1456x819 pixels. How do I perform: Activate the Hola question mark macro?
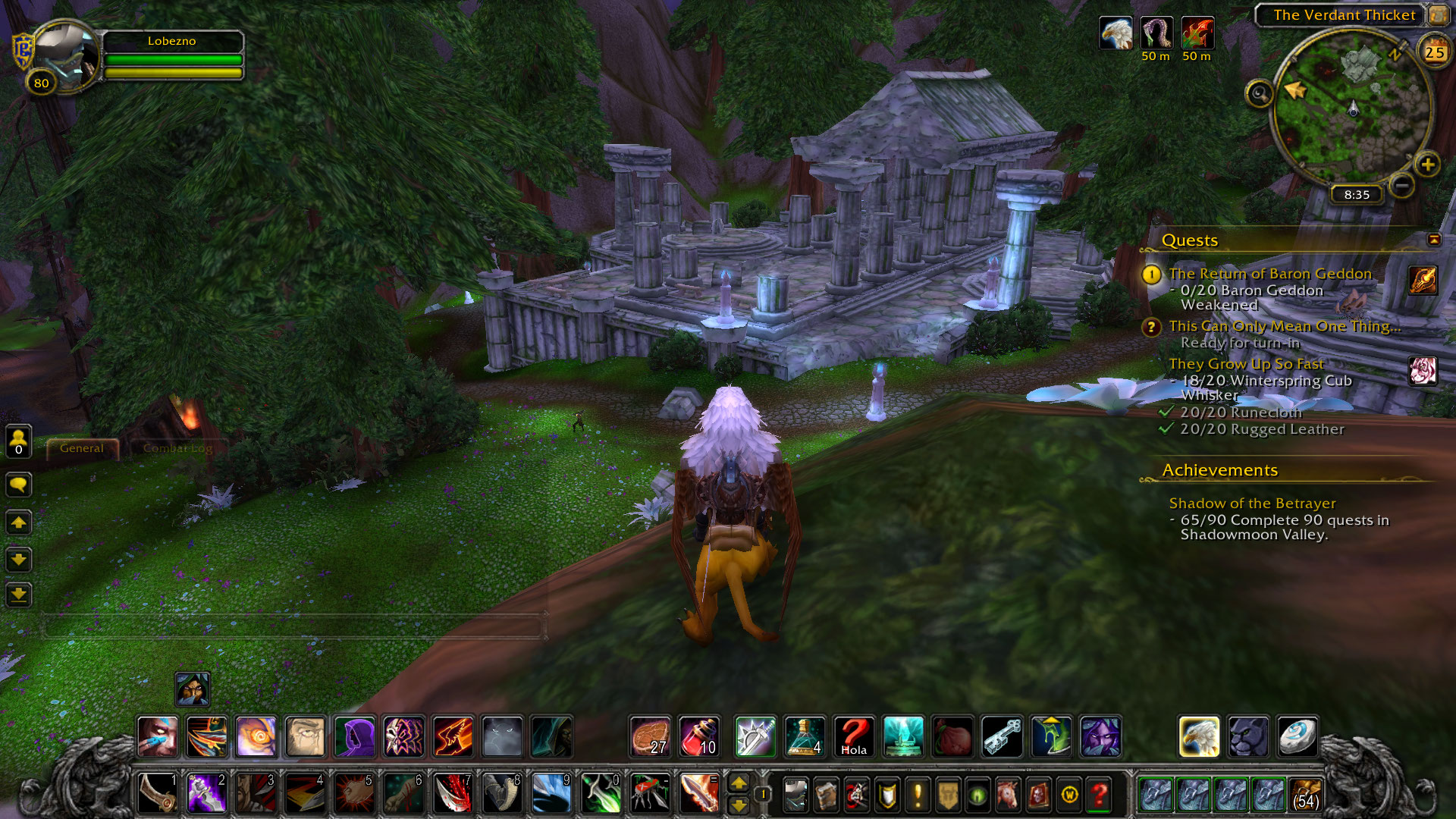(854, 736)
